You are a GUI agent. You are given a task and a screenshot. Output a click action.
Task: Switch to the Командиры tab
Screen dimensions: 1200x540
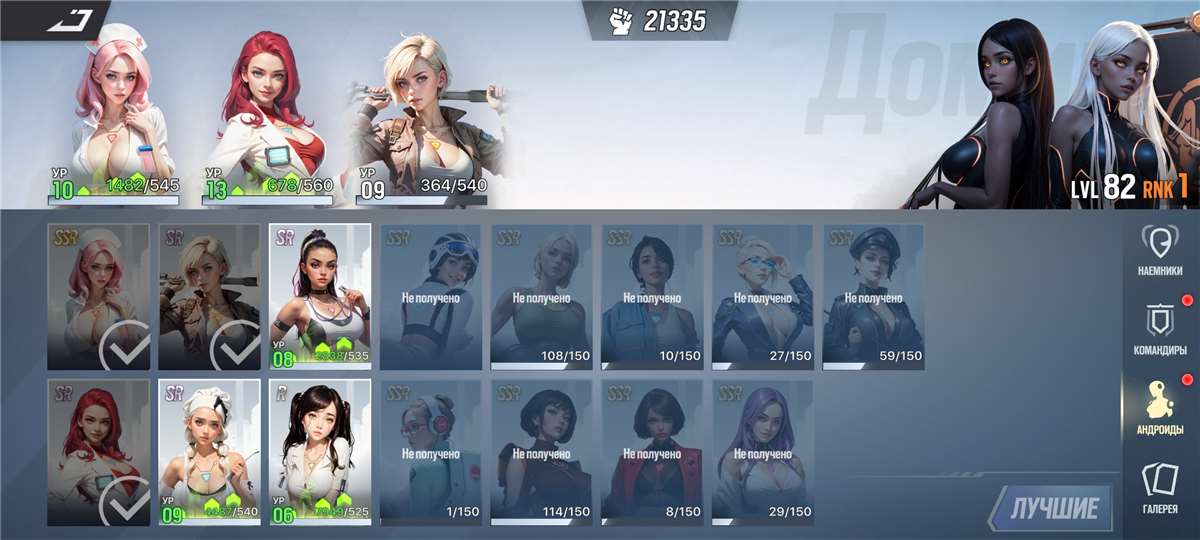[x=1160, y=328]
